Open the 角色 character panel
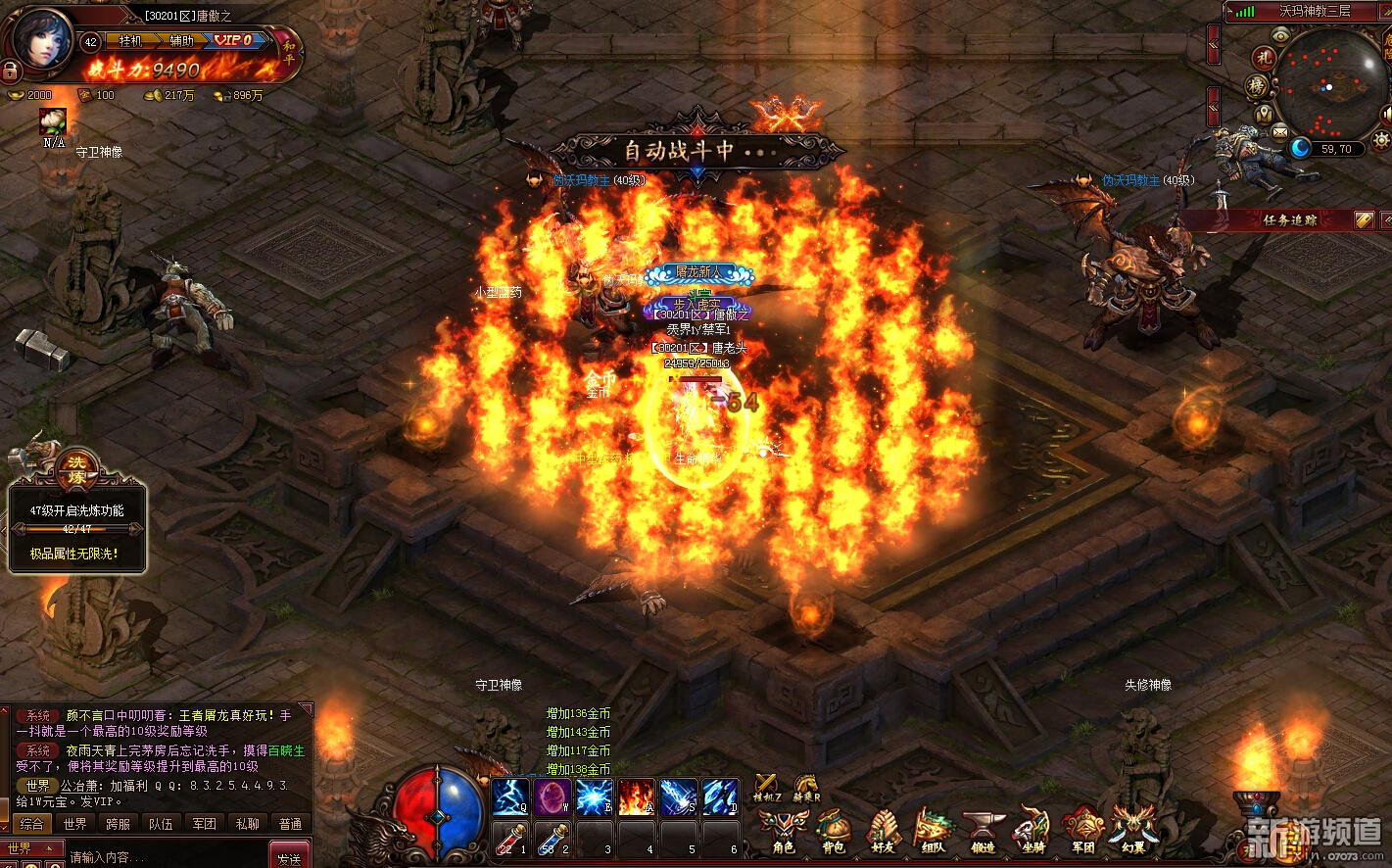Screen dimensions: 1392x868 783,831
